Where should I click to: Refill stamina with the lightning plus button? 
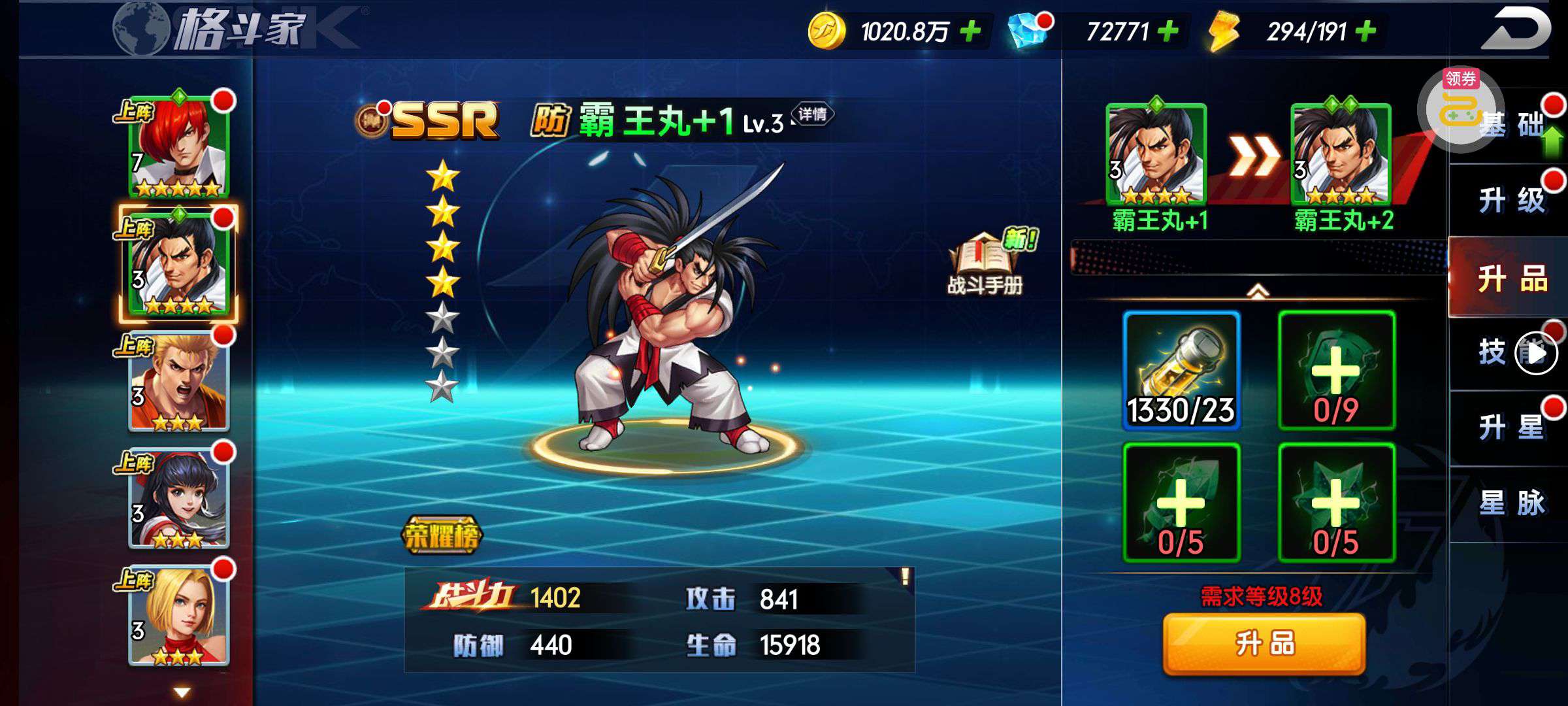1365,31
